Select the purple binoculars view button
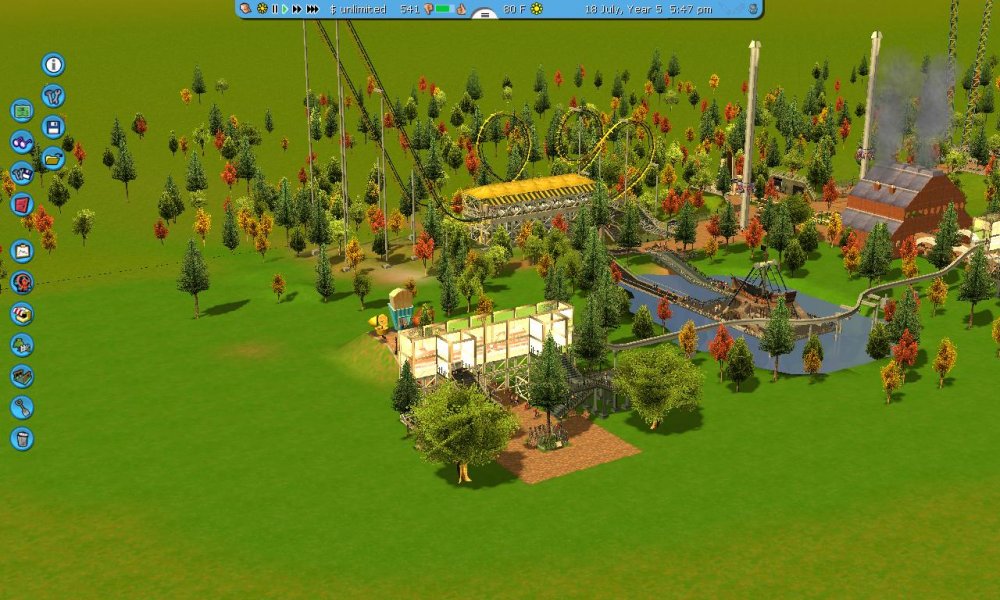The image size is (1000, 600). 22,142
